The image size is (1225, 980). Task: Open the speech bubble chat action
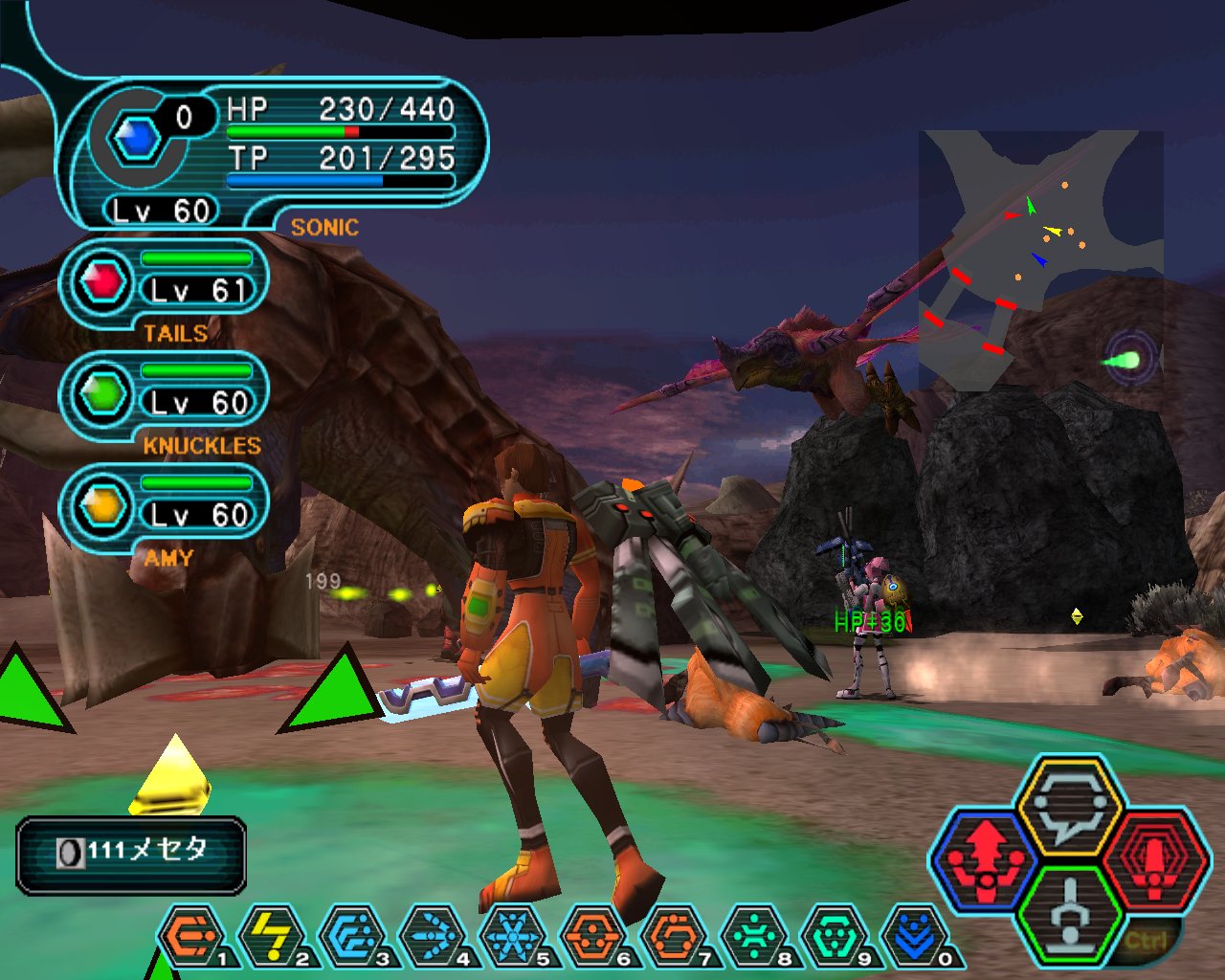pos(1069,805)
